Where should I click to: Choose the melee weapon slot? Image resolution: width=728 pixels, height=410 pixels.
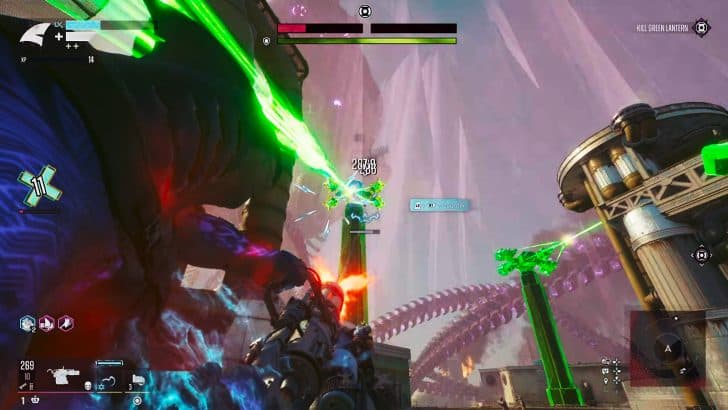point(108,379)
